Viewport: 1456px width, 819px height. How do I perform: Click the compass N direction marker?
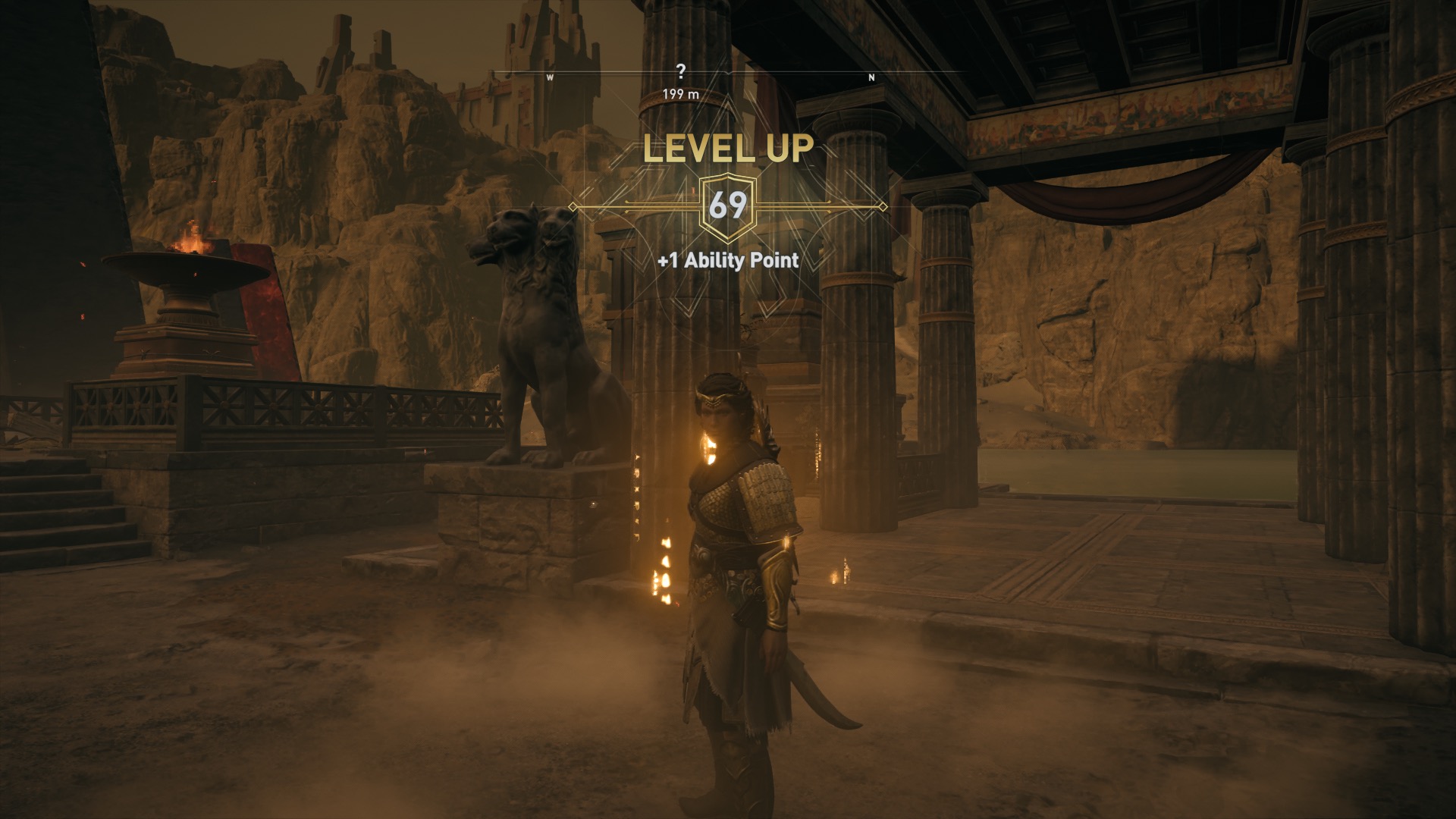coord(871,77)
